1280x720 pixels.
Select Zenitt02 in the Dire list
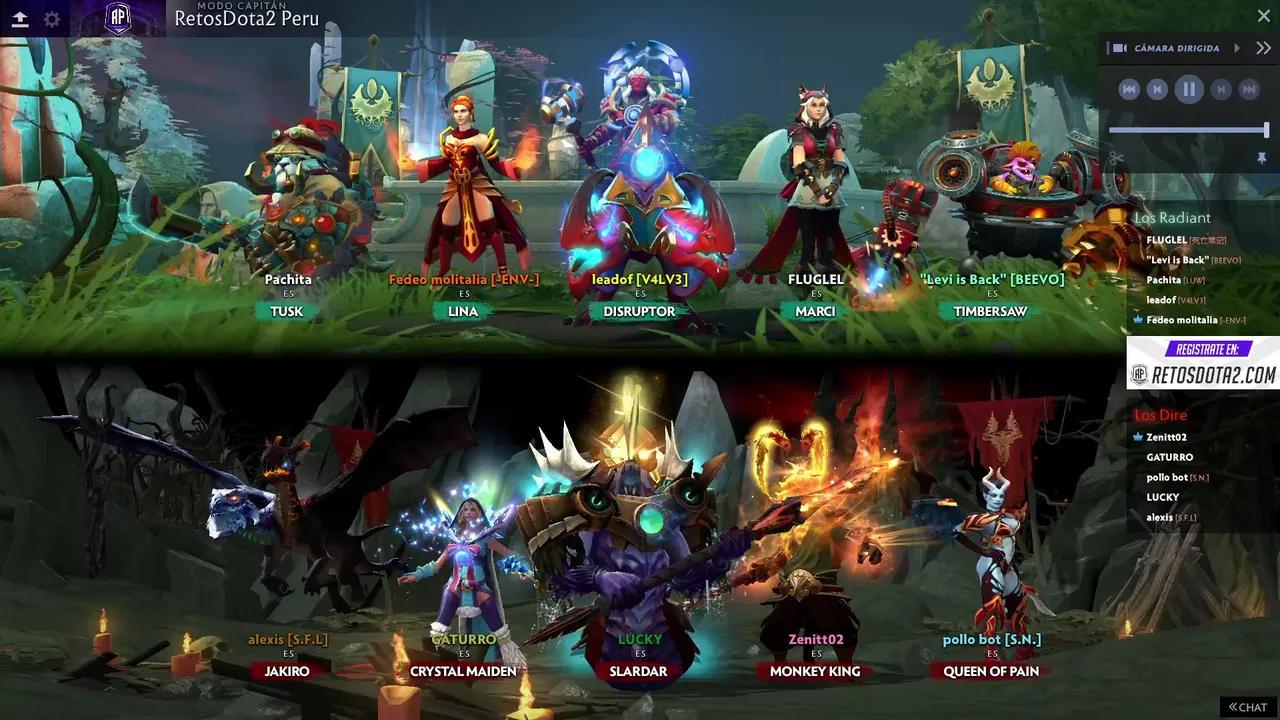pos(1166,437)
